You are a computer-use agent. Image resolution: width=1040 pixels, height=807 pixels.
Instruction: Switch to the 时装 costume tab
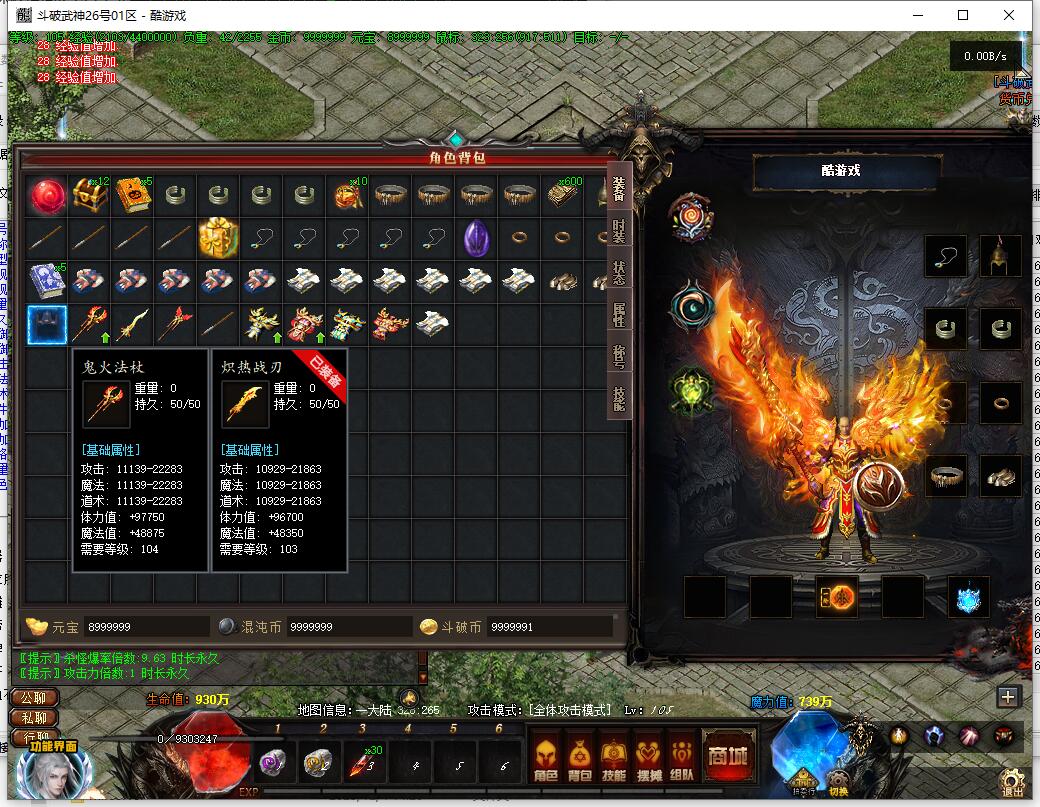click(620, 232)
